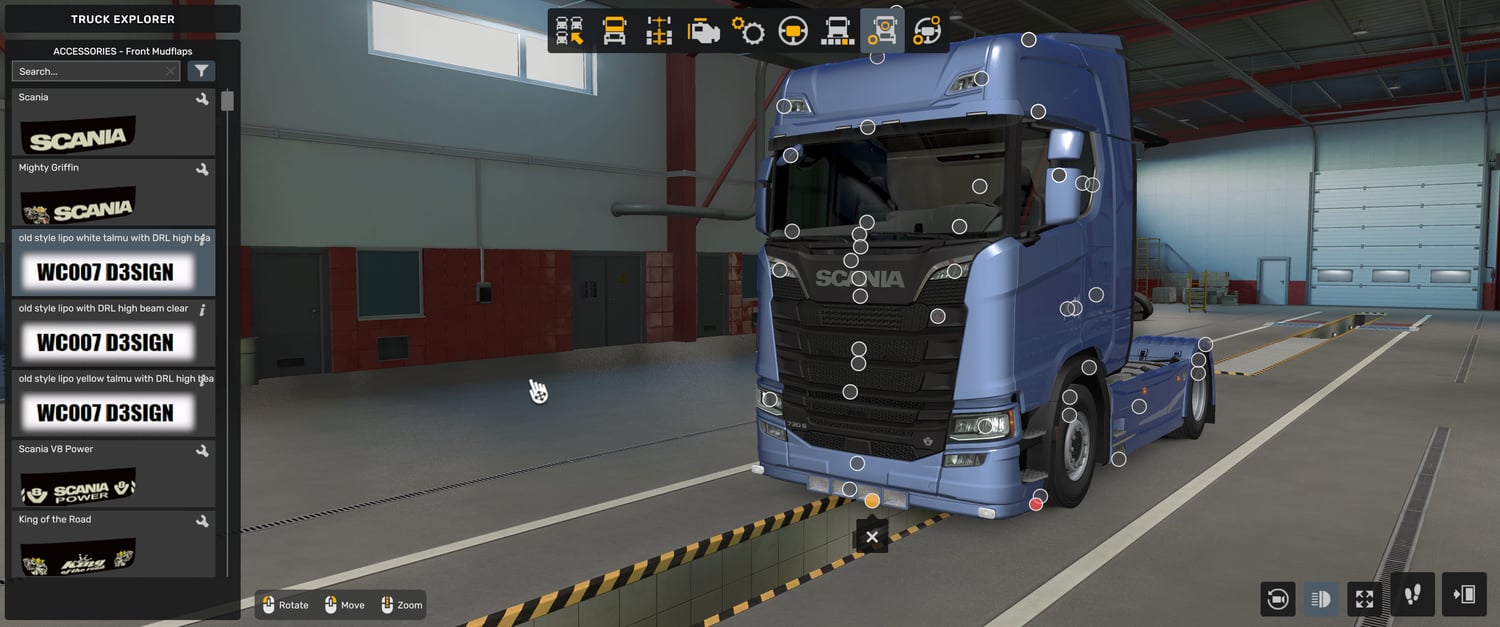This screenshot has height=627, width=1500.
Task: Choose old style lipo yellow talmu mudflap
Action: (113, 403)
